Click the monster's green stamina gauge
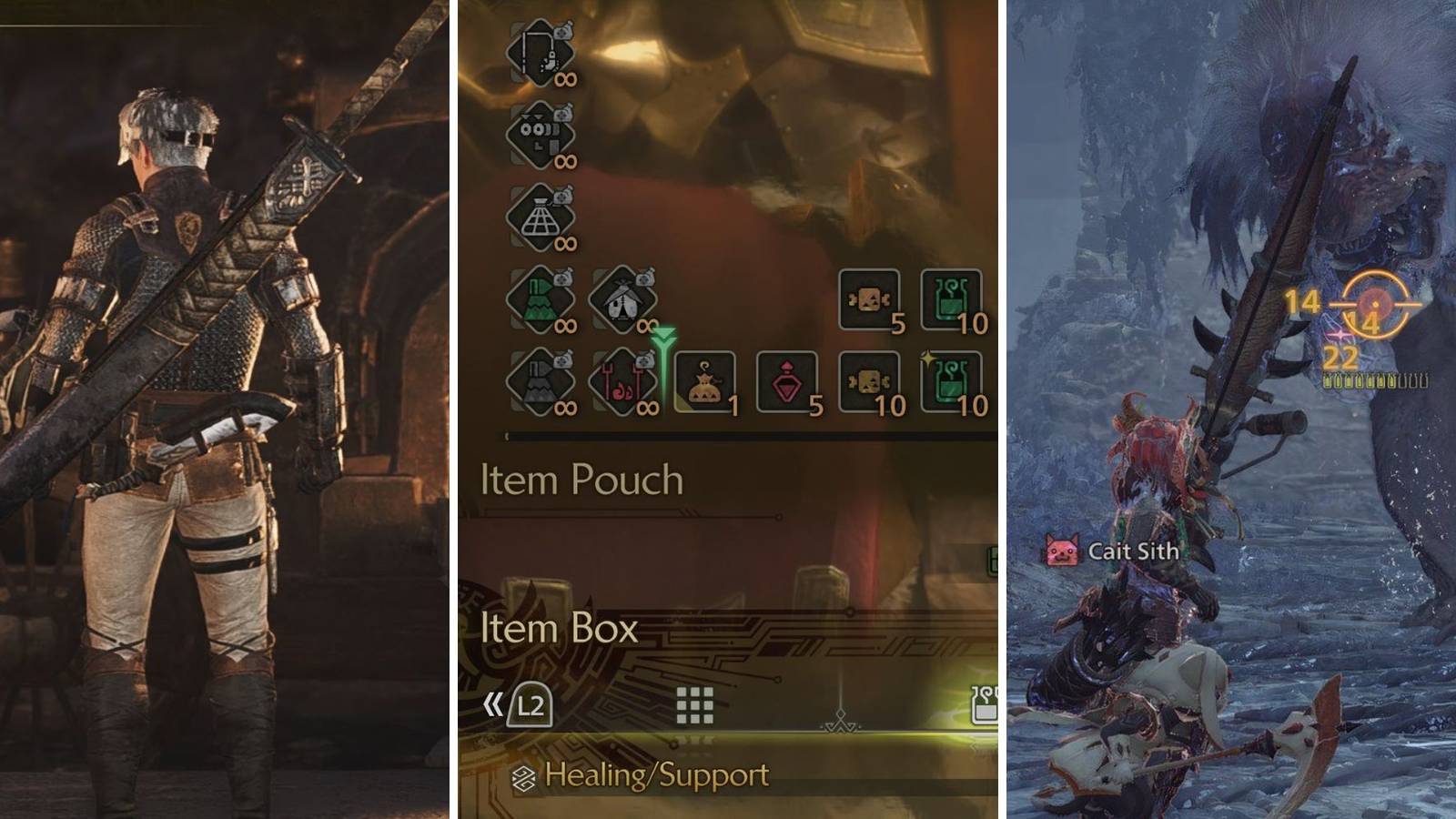The image size is (1456, 819). click(x=1356, y=384)
